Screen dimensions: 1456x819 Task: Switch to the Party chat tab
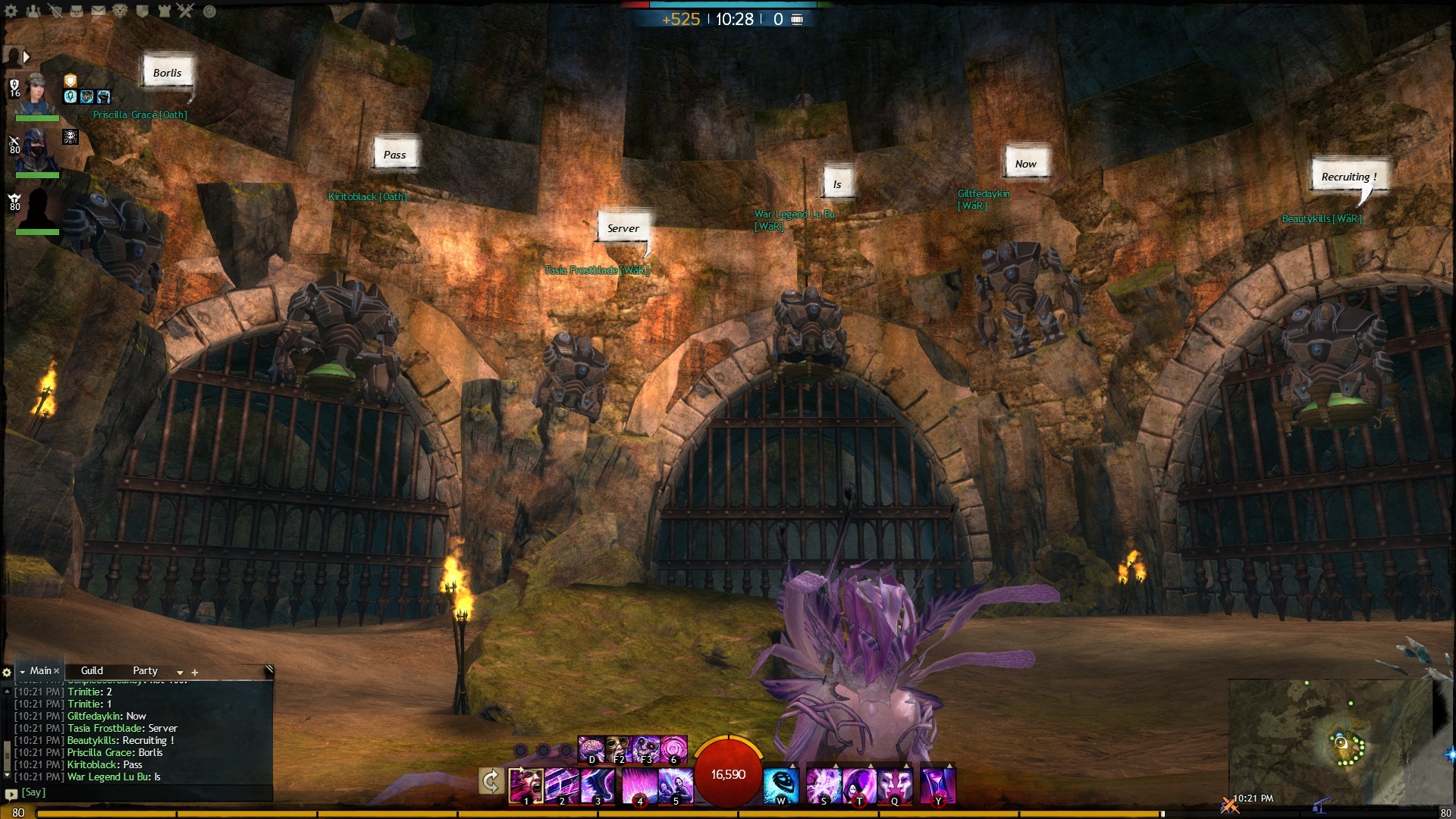(x=145, y=671)
